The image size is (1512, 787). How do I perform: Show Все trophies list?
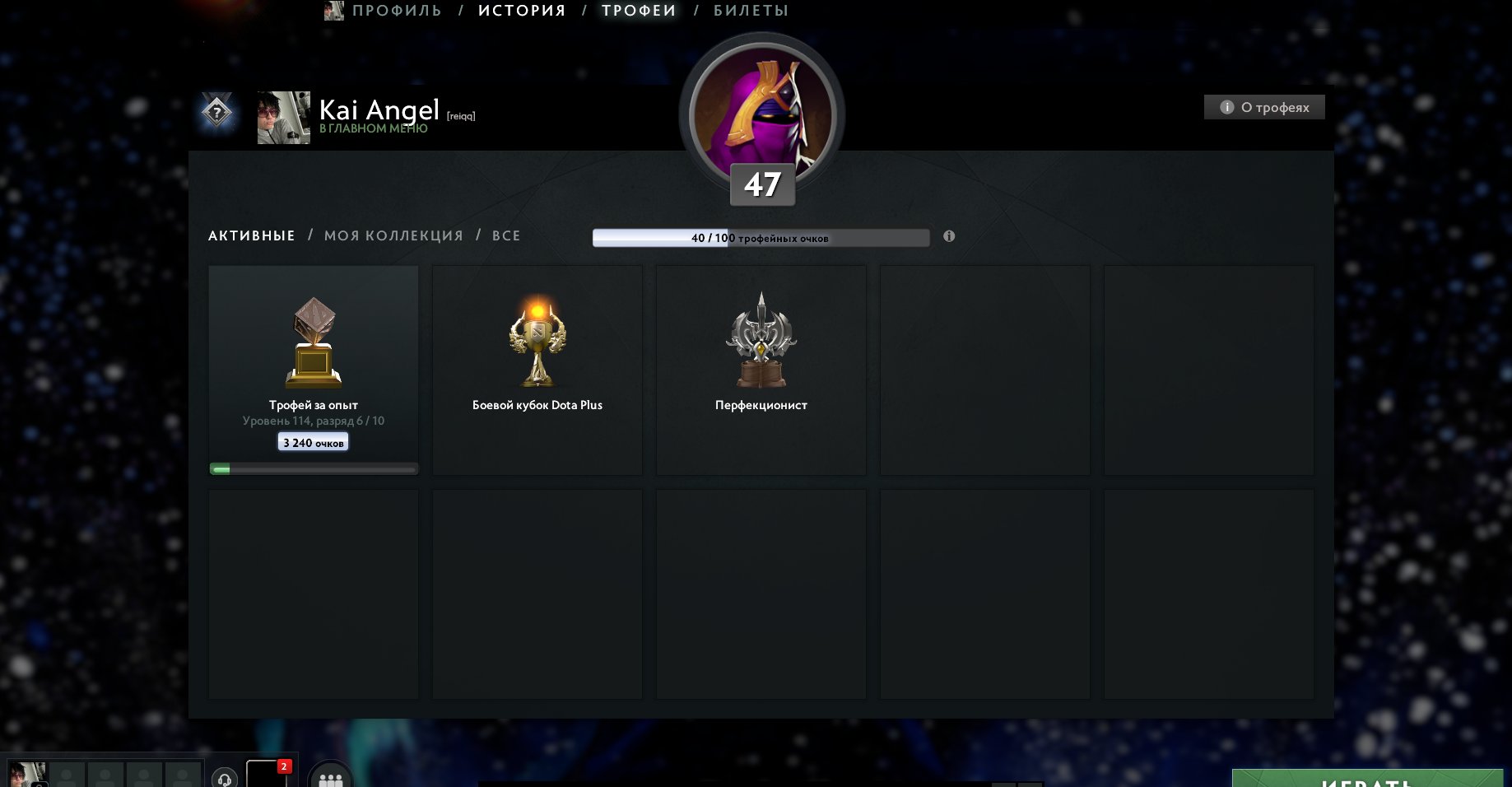[506, 235]
